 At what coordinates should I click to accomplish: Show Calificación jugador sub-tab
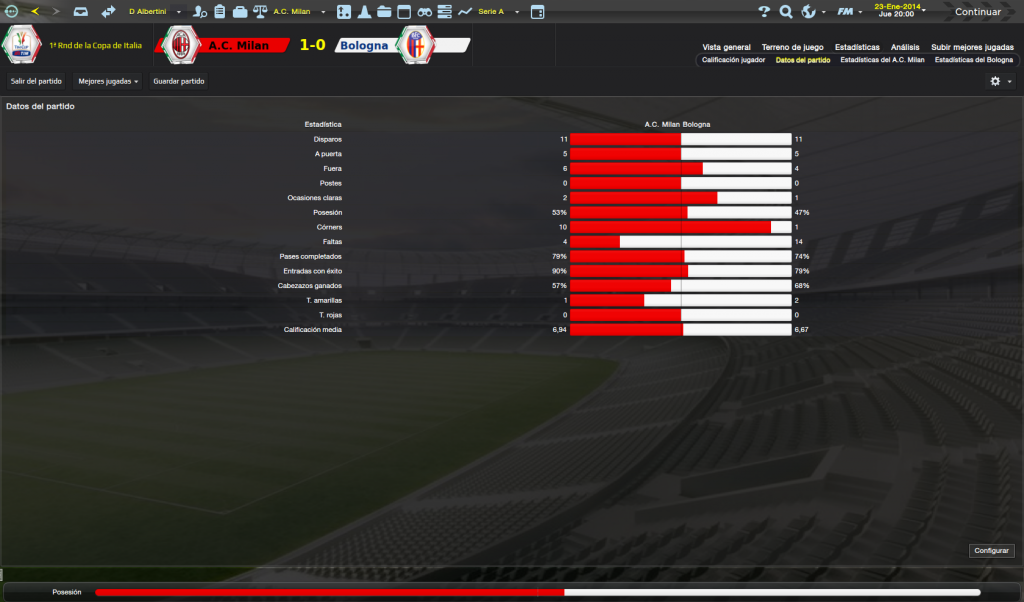(733, 60)
